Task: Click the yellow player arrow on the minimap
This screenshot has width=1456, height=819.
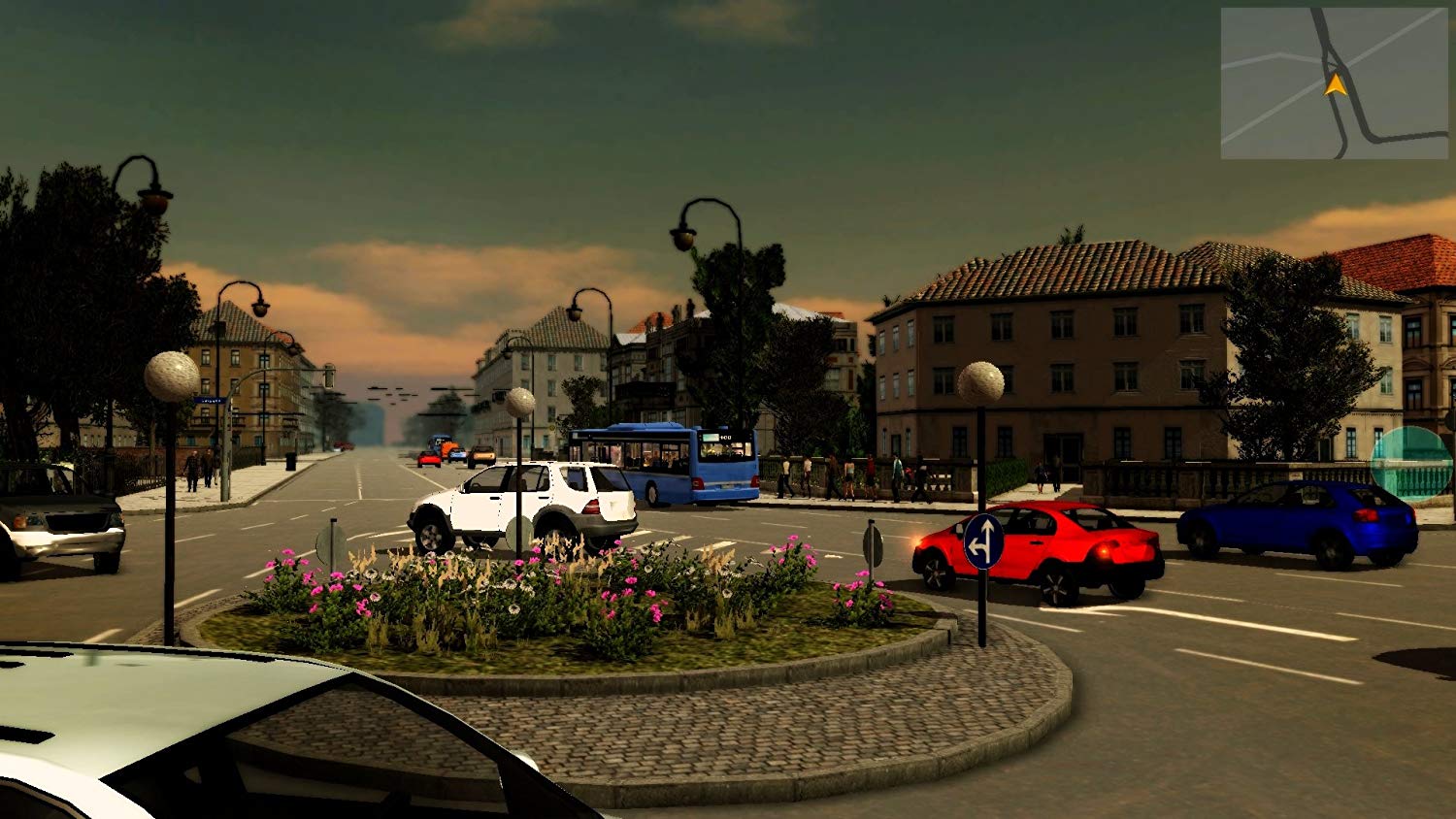Action: (x=1336, y=84)
